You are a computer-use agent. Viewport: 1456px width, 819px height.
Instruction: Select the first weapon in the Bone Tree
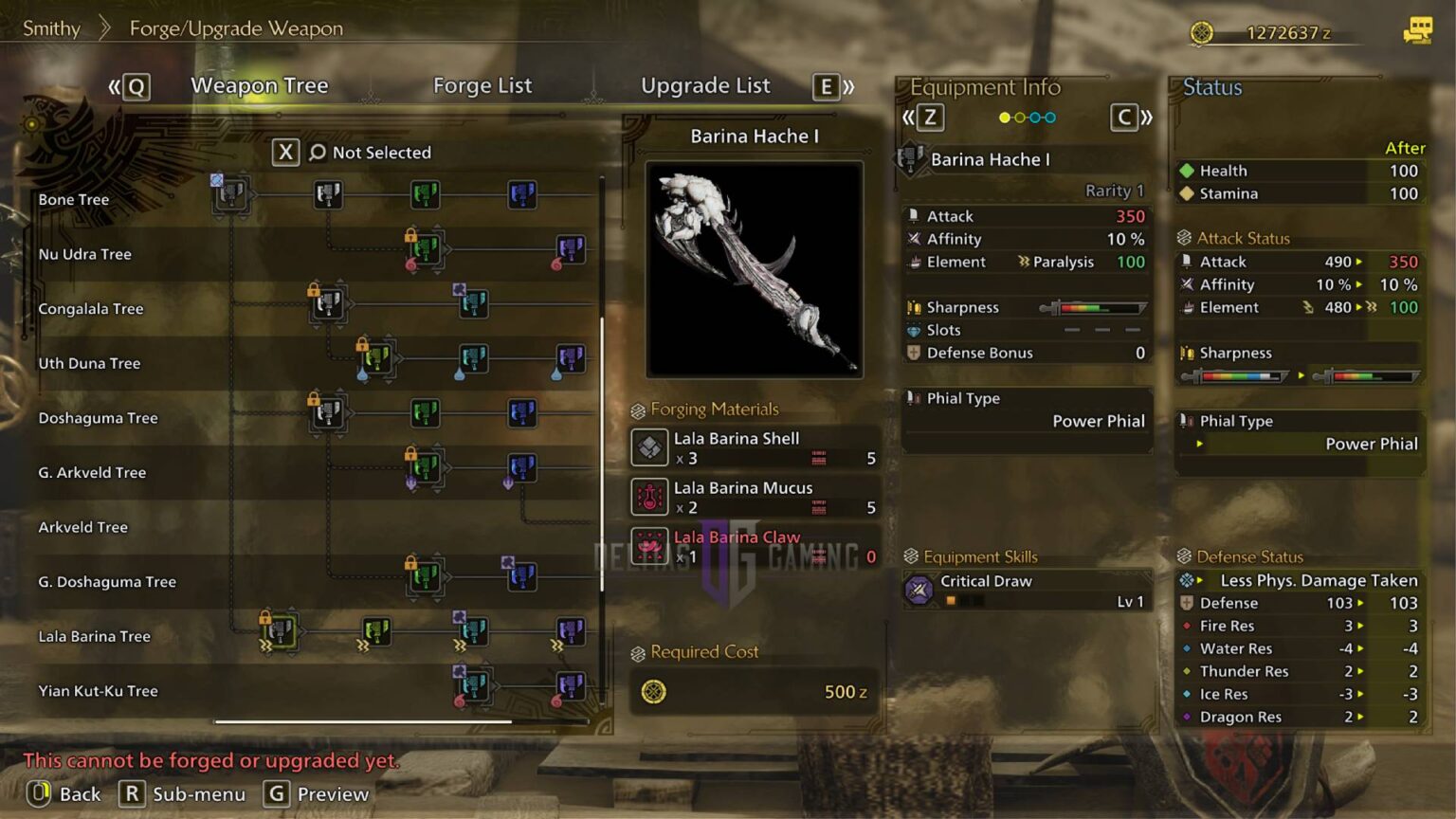point(229,194)
